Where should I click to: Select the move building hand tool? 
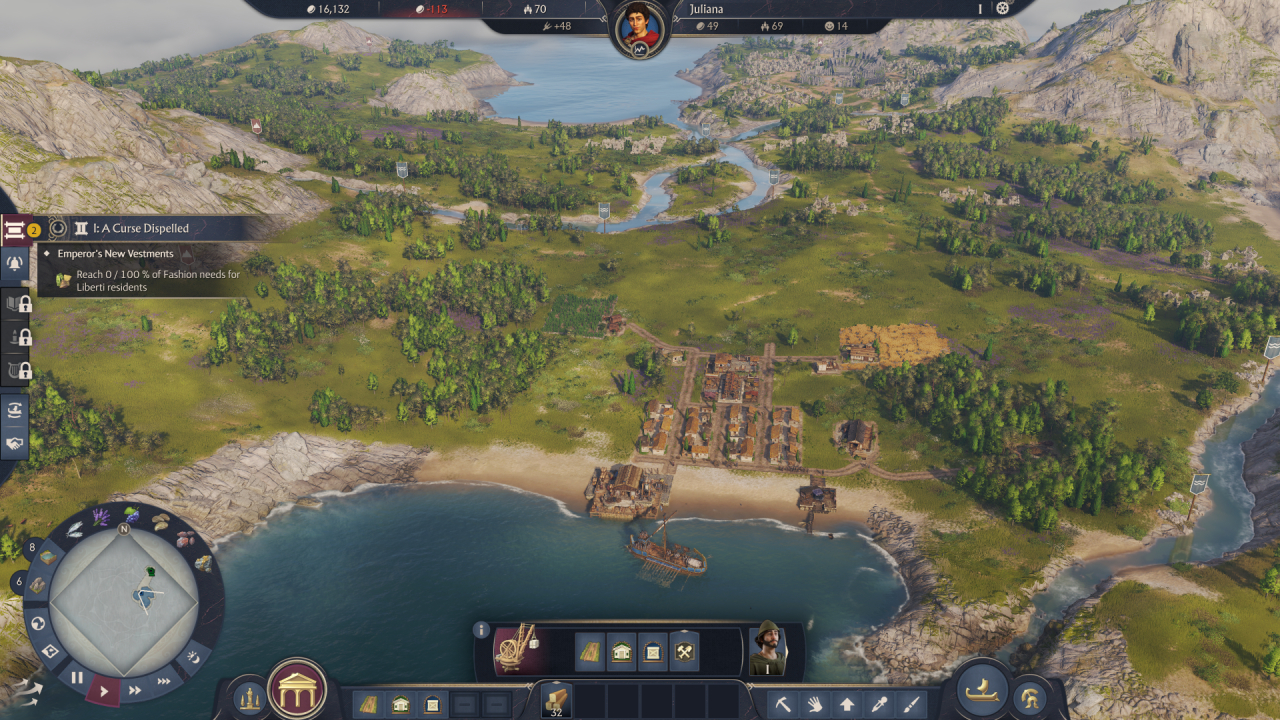[x=815, y=702]
